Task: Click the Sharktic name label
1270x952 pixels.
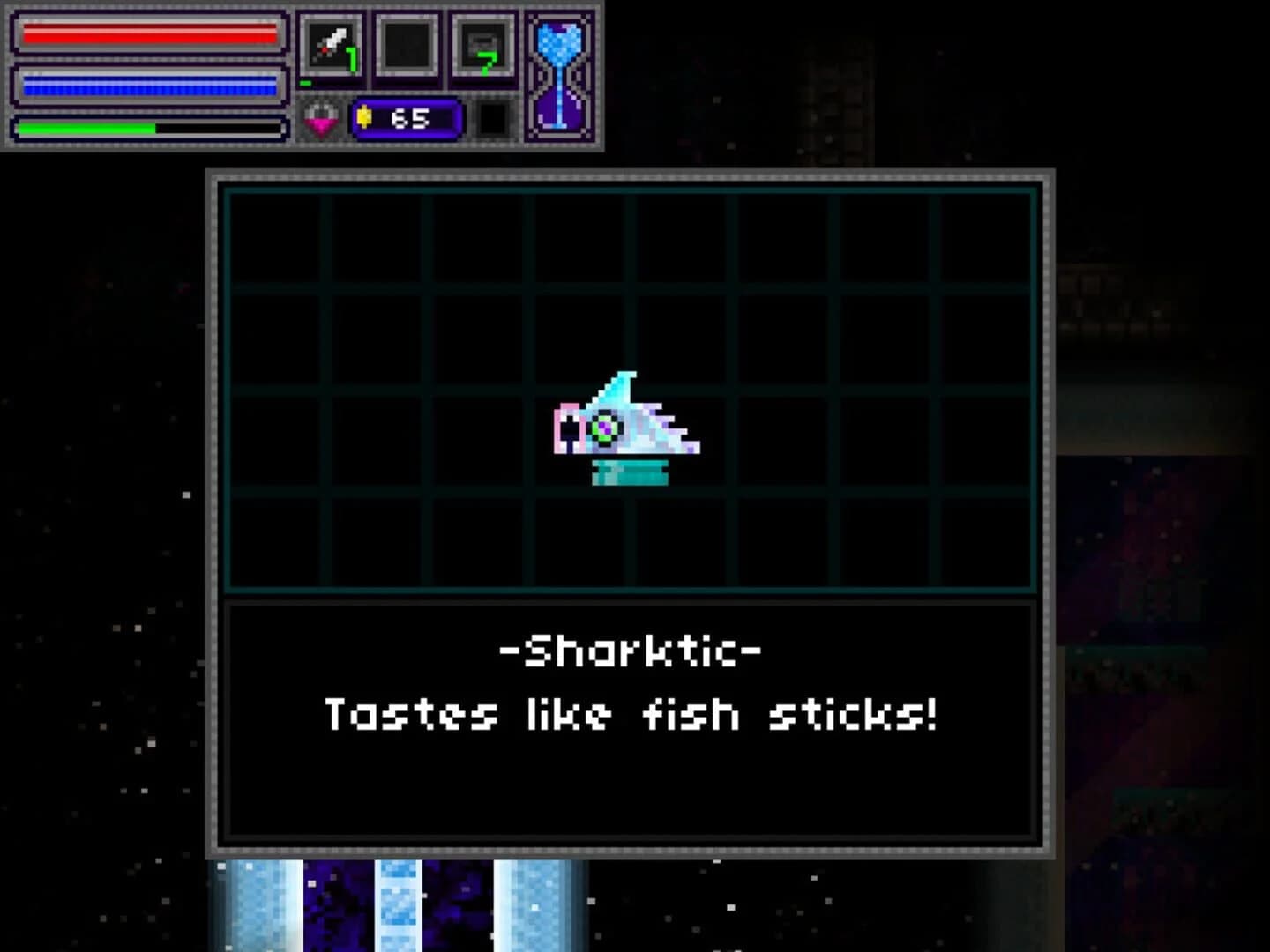Action: click(x=631, y=650)
